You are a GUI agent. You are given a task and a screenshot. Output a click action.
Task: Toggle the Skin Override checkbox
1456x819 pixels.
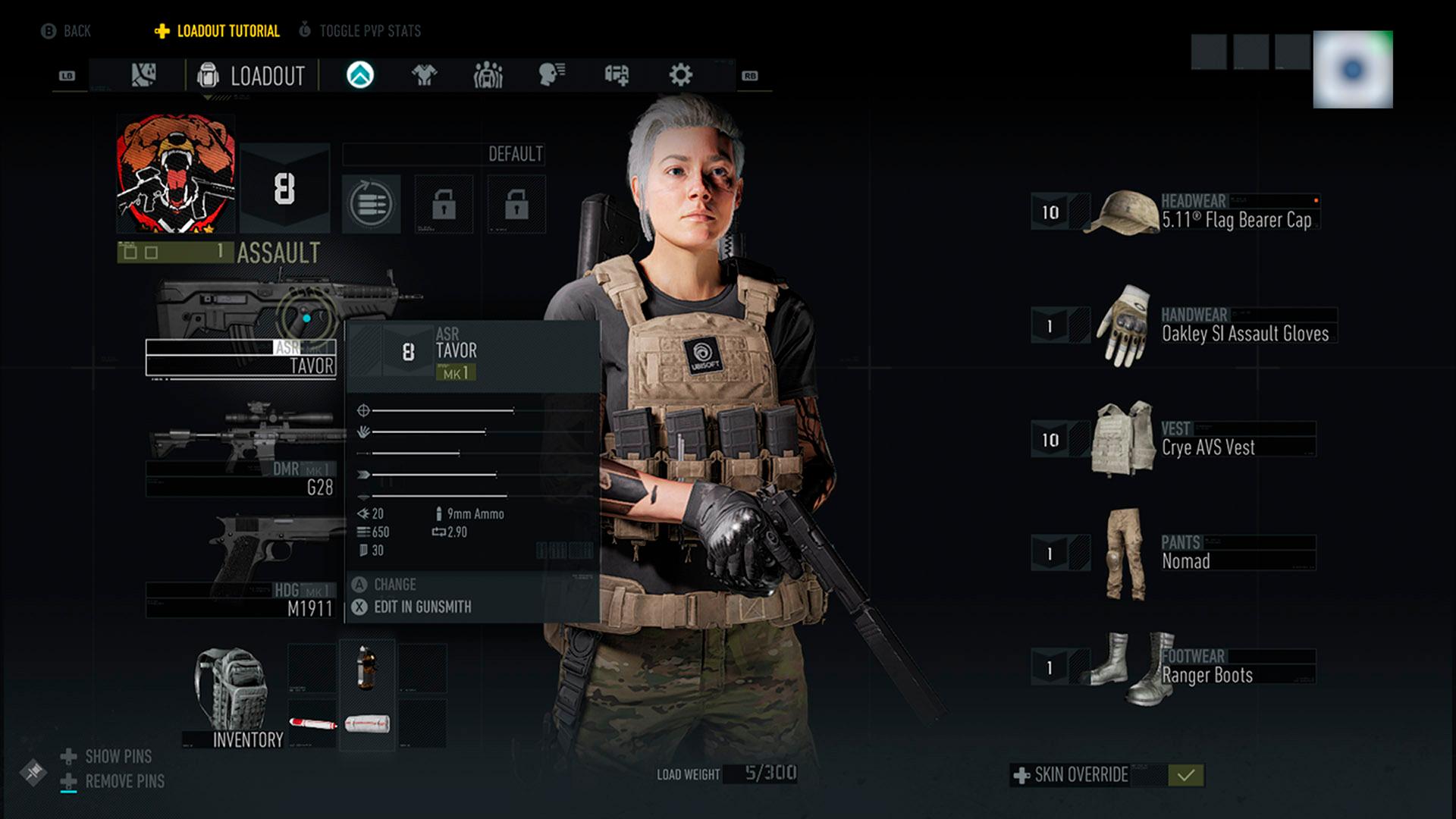pyautogui.click(x=1186, y=775)
